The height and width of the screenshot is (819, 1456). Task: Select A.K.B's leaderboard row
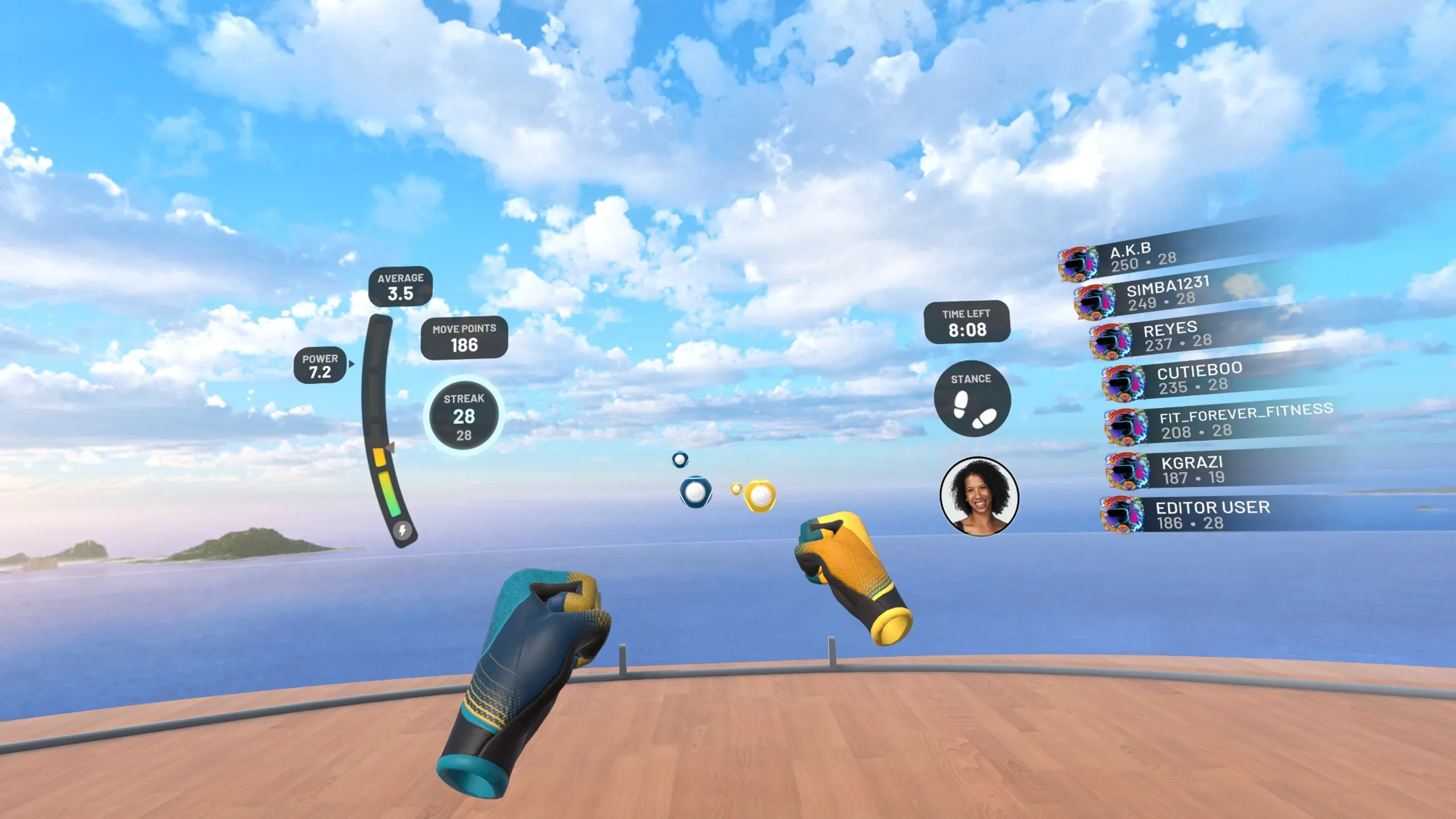[x=1143, y=258]
